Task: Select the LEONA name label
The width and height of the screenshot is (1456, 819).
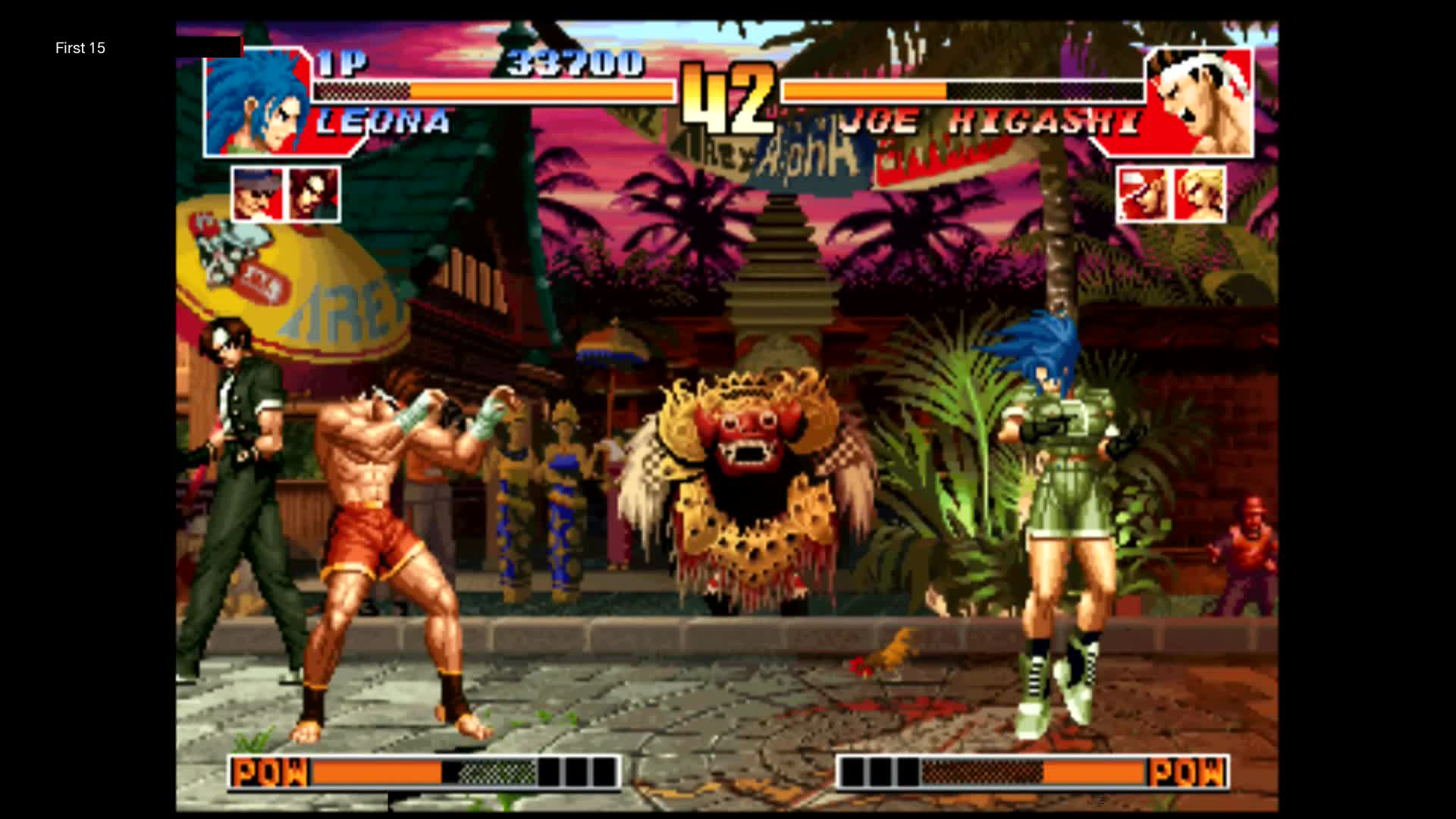Action: (383, 121)
